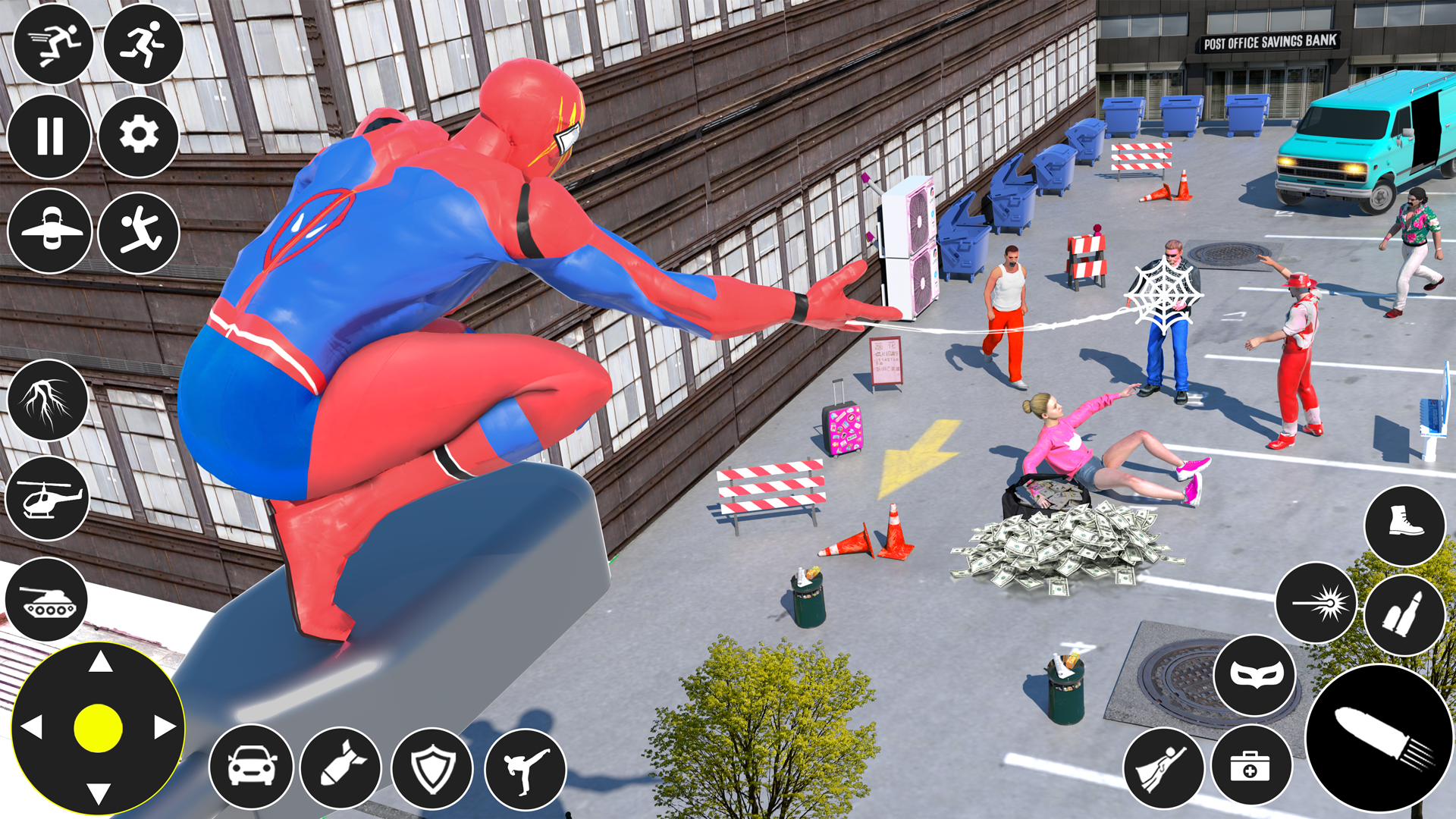Viewport: 1456px width, 819px height.
Task: Pause the game
Action: (x=51, y=136)
